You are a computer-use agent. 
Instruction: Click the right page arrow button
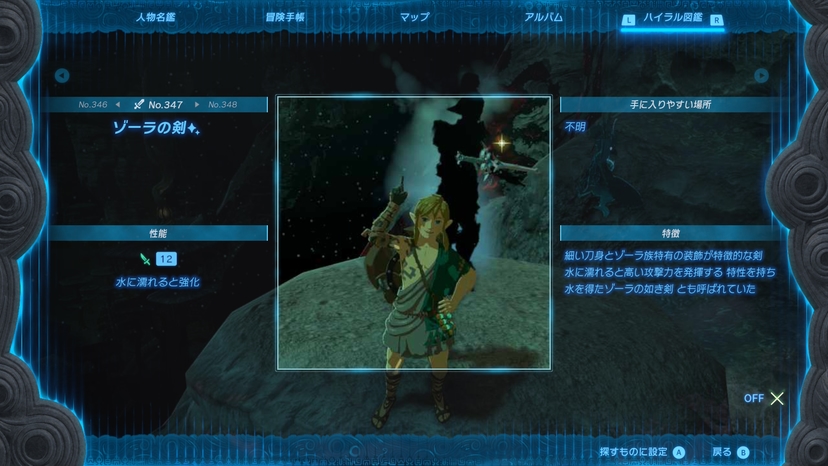click(x=762, y=75)
